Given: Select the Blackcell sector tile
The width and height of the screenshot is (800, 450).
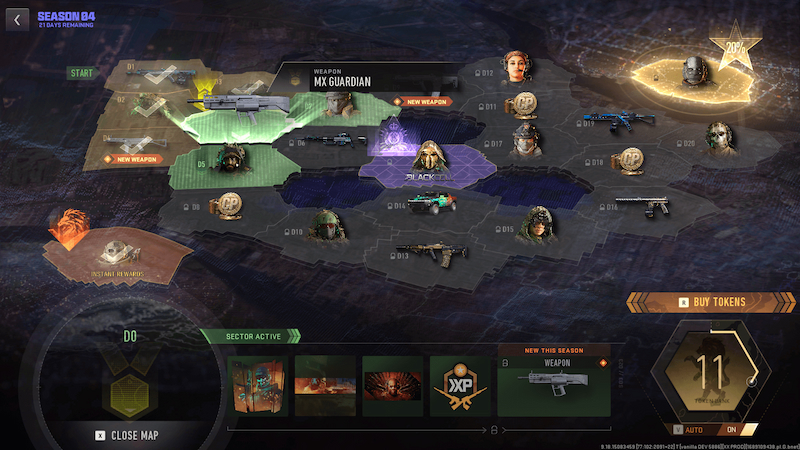Looking at the screenshot, I should [x=428, y=162].
